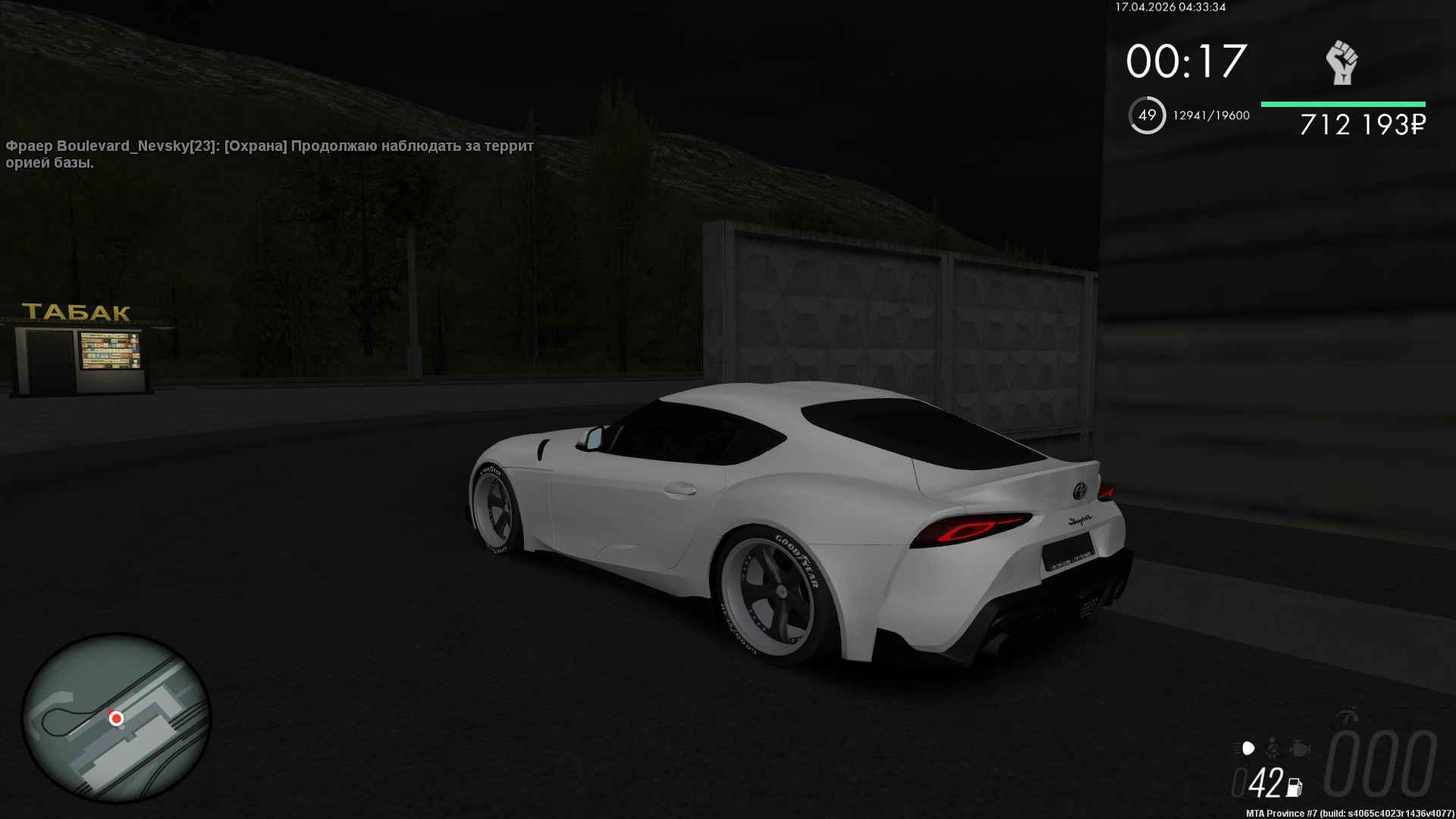Select the fist weapon icon
The width and height of the screenshot is (1456, 819).
coord(1341,62)
